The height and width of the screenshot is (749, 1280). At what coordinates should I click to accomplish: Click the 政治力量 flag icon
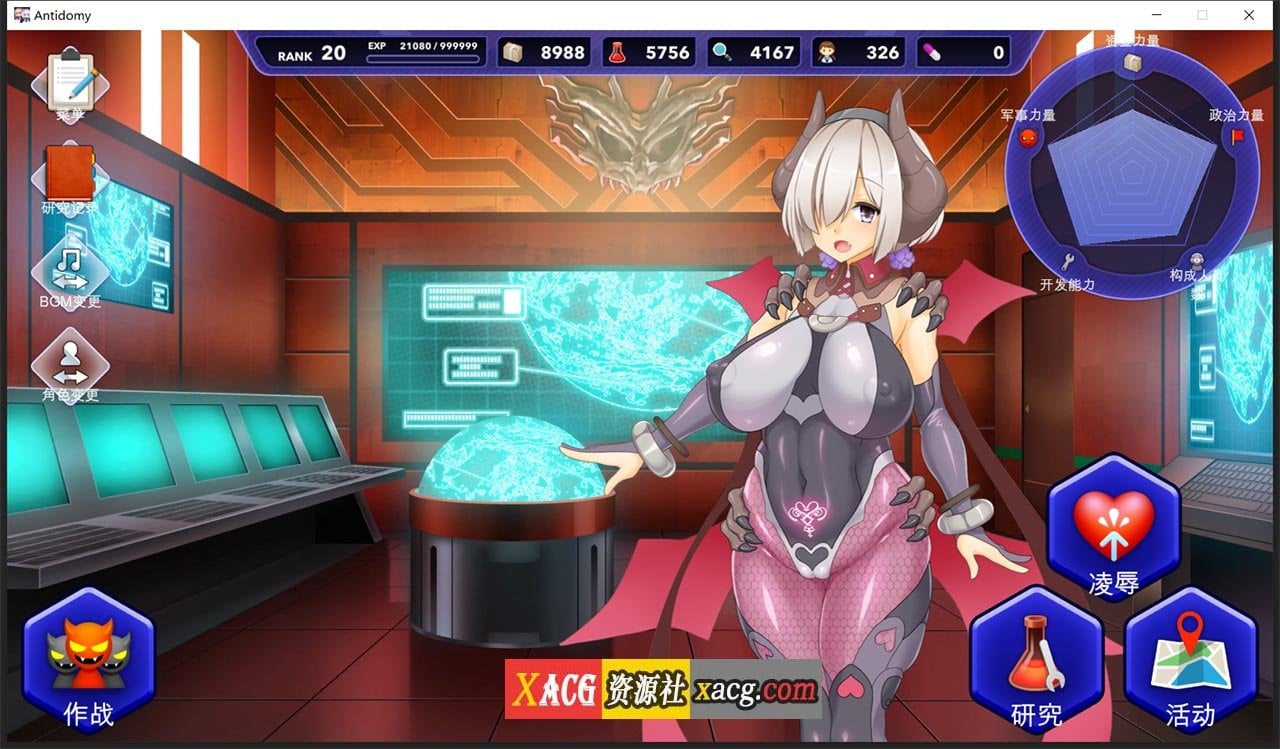1240,138
